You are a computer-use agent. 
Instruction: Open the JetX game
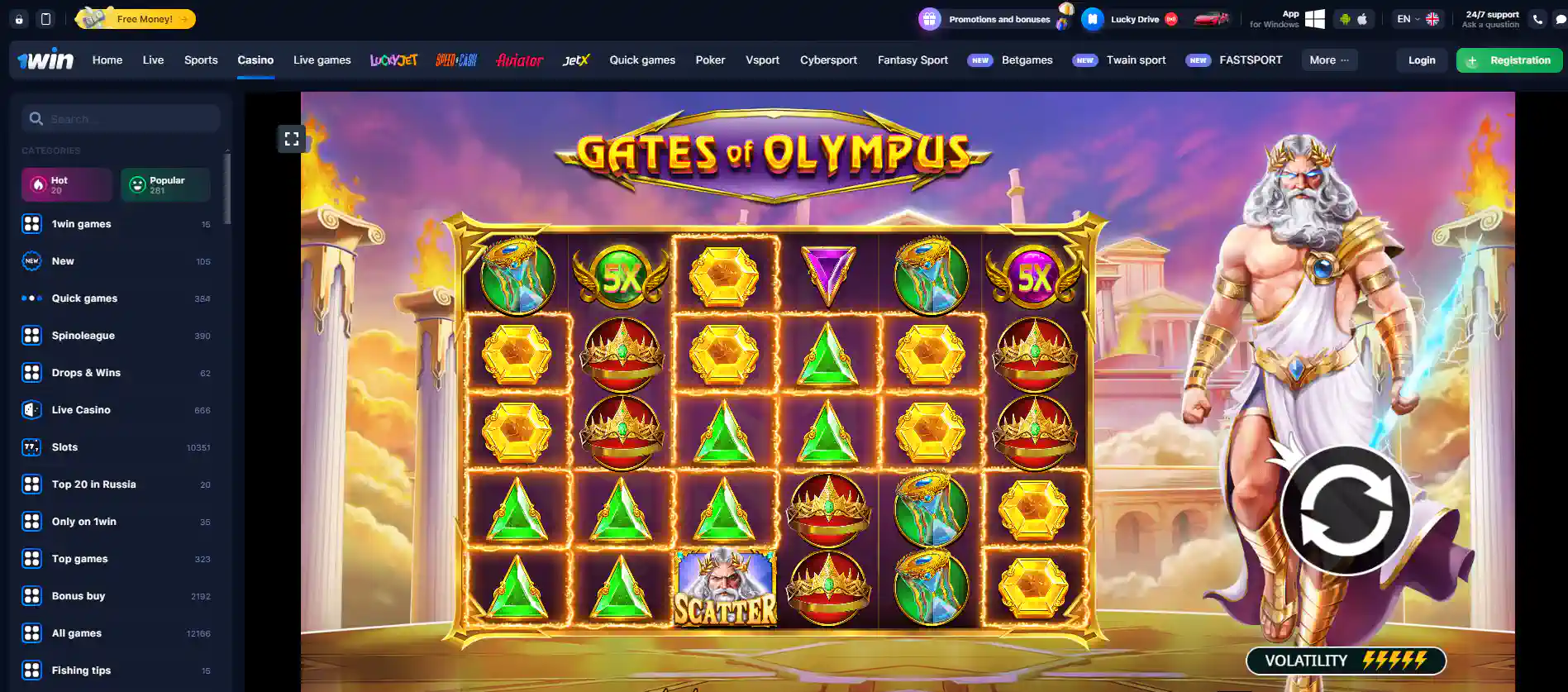(x=576, y=60)
